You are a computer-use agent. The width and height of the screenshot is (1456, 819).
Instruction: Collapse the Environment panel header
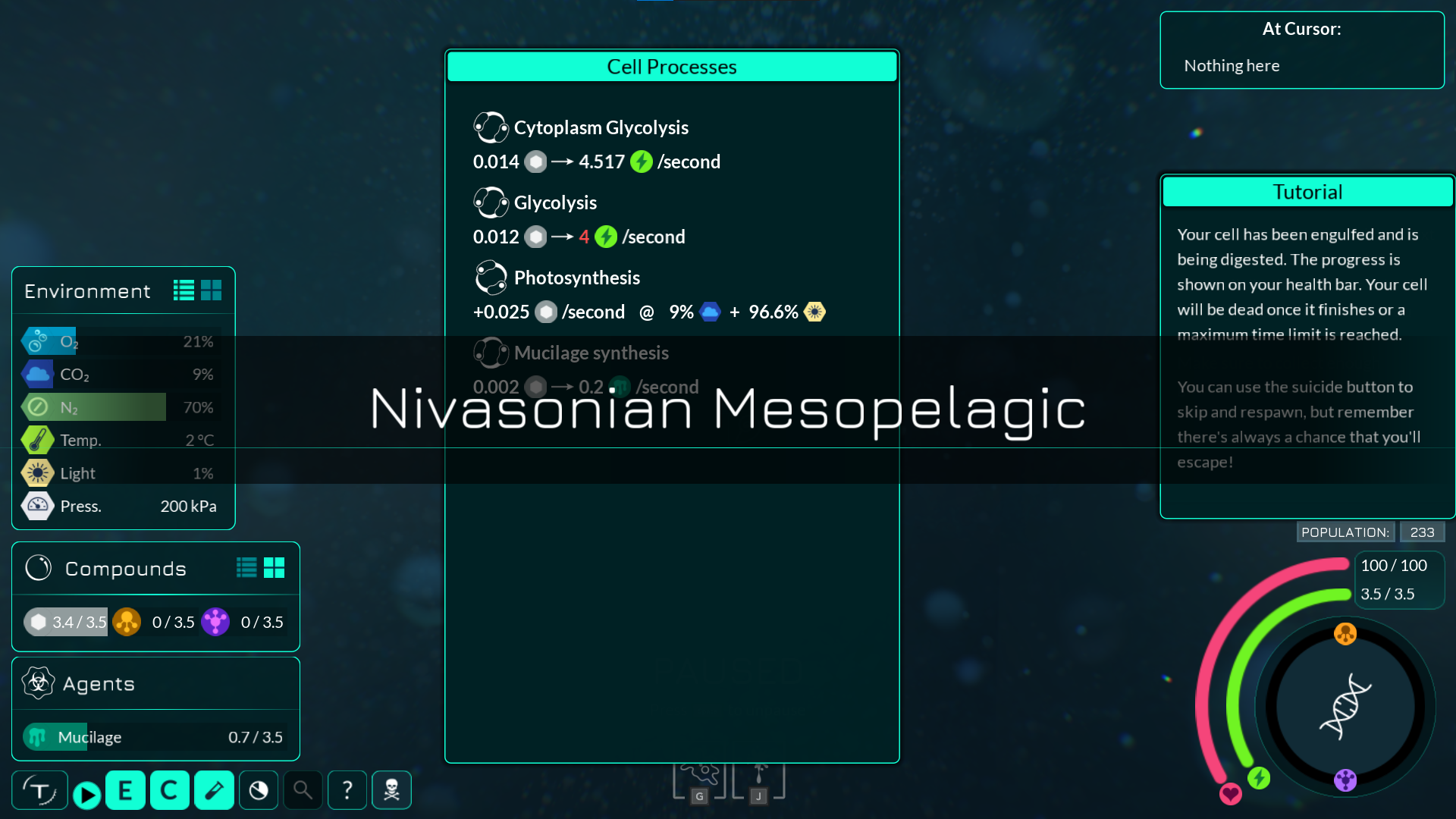pos(86,290)
